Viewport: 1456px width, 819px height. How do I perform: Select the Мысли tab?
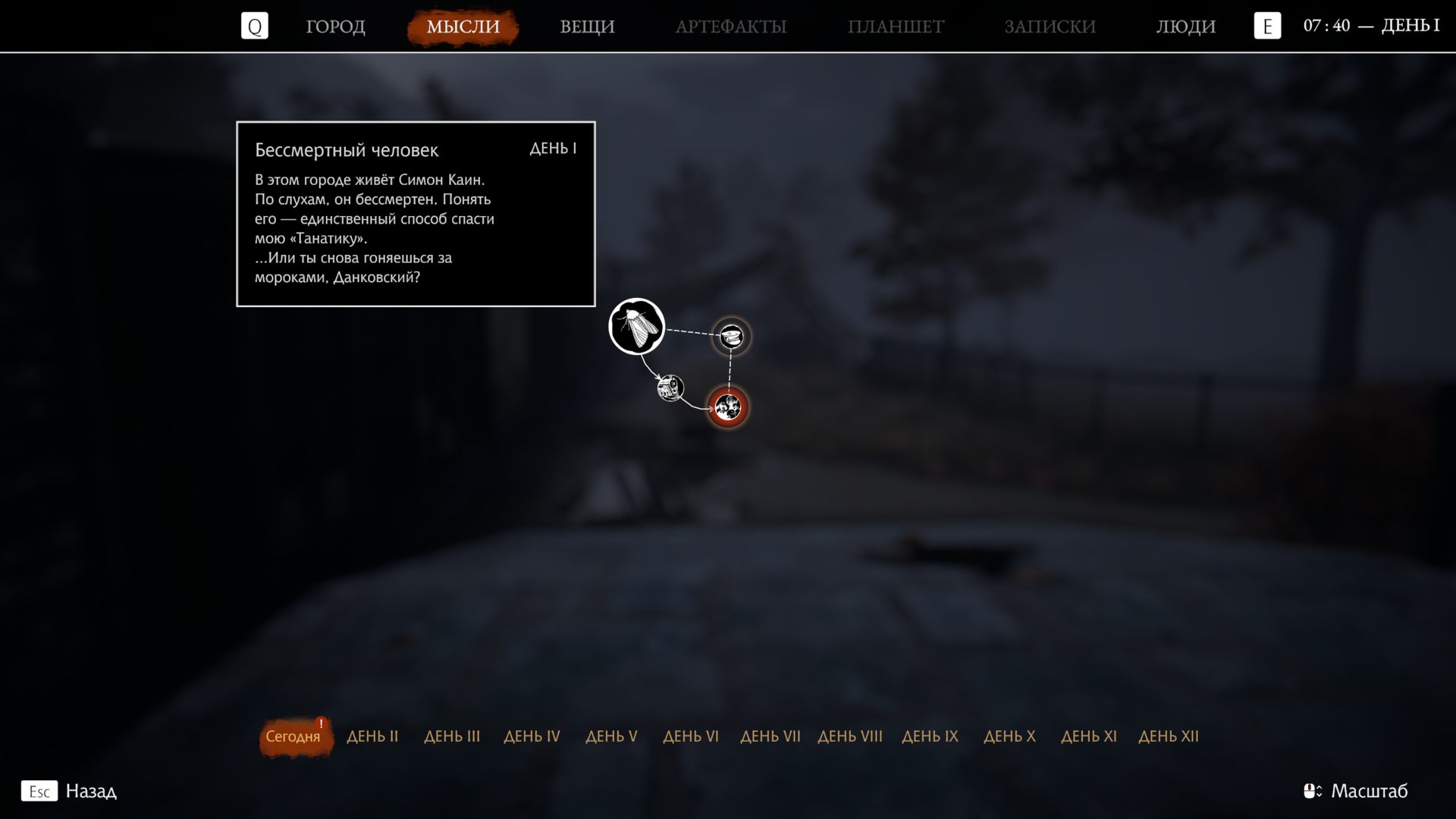[x=463, y=27]
